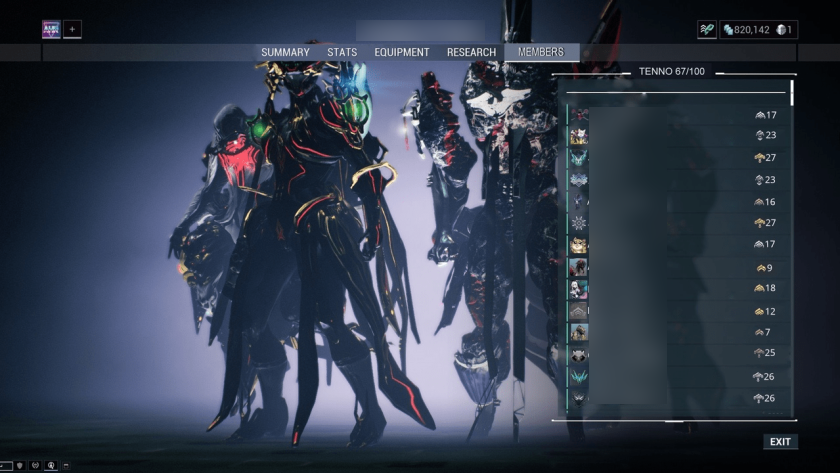
Task: Click the player avatar icon at top left
Action: [x=51, y=29]
